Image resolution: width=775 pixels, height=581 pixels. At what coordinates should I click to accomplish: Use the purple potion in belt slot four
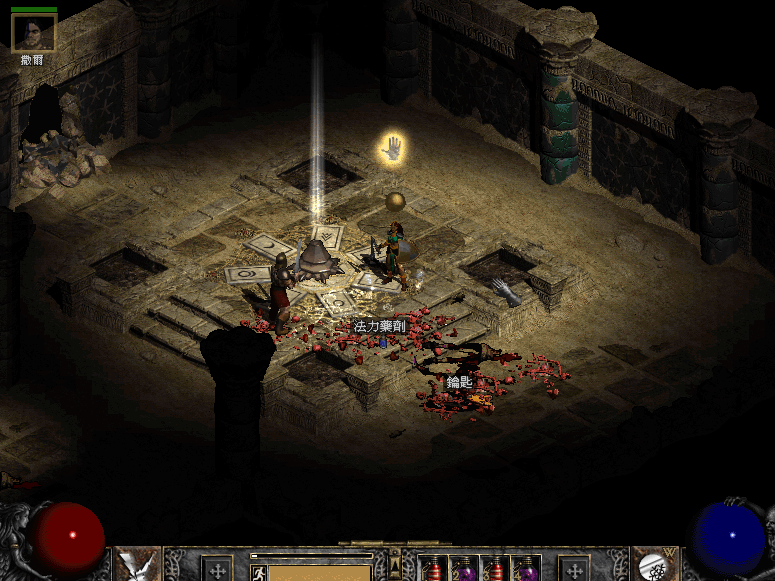[x=525, y=570]
